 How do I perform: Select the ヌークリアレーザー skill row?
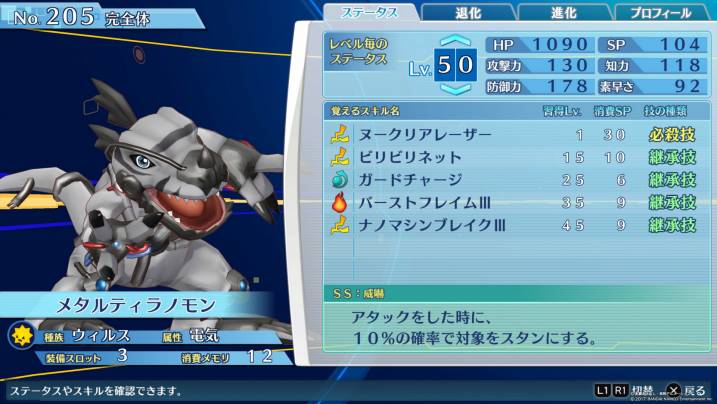coord(512,134)
